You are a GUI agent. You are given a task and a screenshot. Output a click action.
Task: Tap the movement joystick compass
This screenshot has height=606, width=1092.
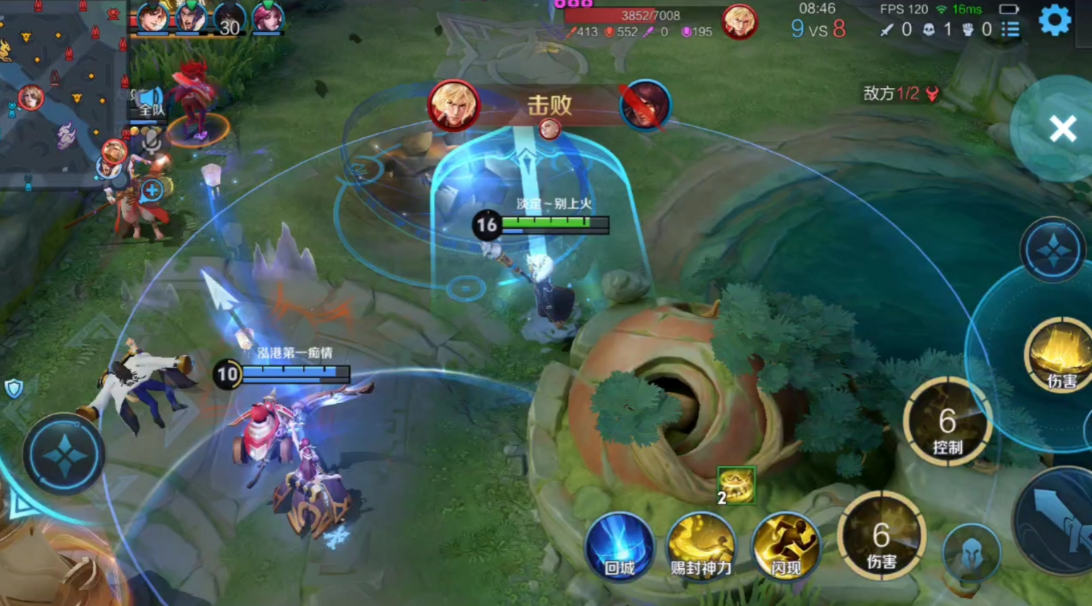pyautogui.click(x=64, y=454)
